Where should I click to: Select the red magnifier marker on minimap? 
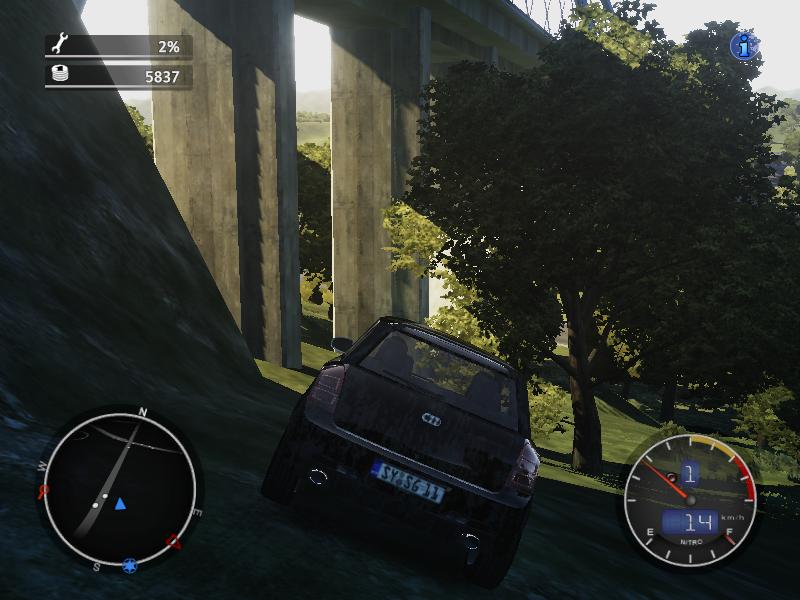coord(43,491)
